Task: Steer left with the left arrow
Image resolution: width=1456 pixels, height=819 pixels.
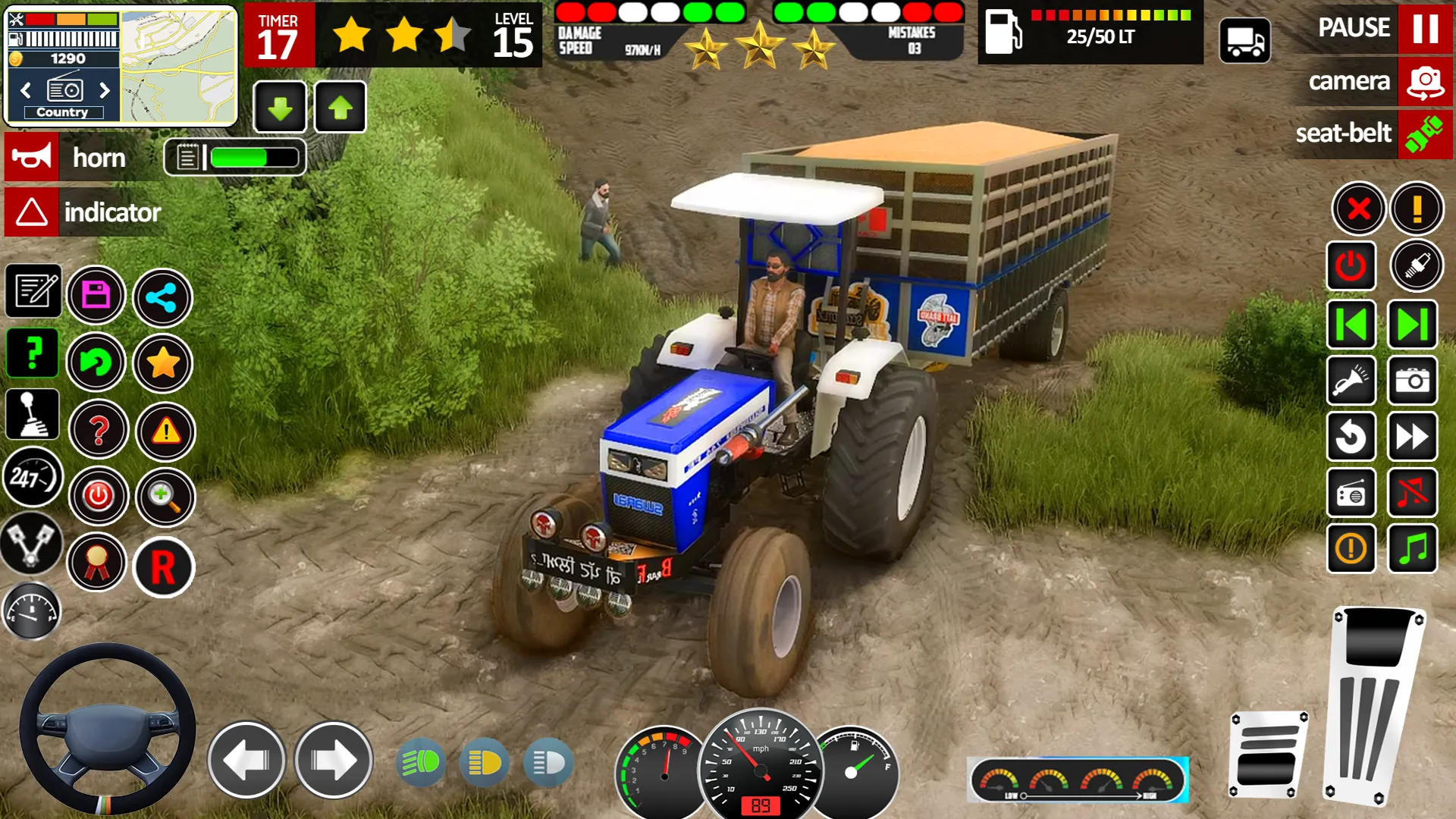Action: click(x=246, y=760)
